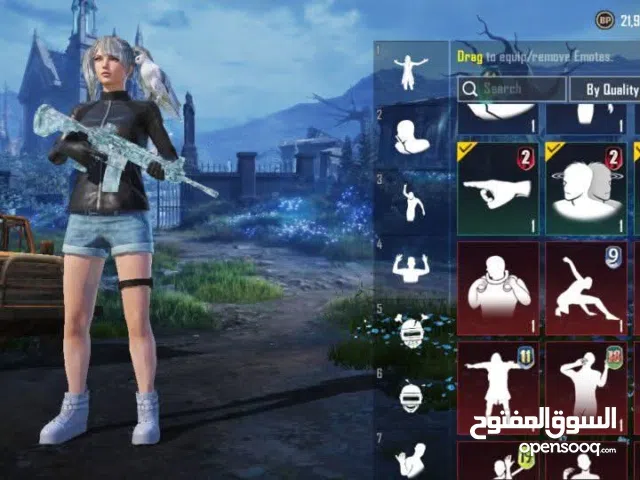The width and height of the screenshot is (640, 480).
Task: Click the emote Search field
Action: [x=510, y=89]
